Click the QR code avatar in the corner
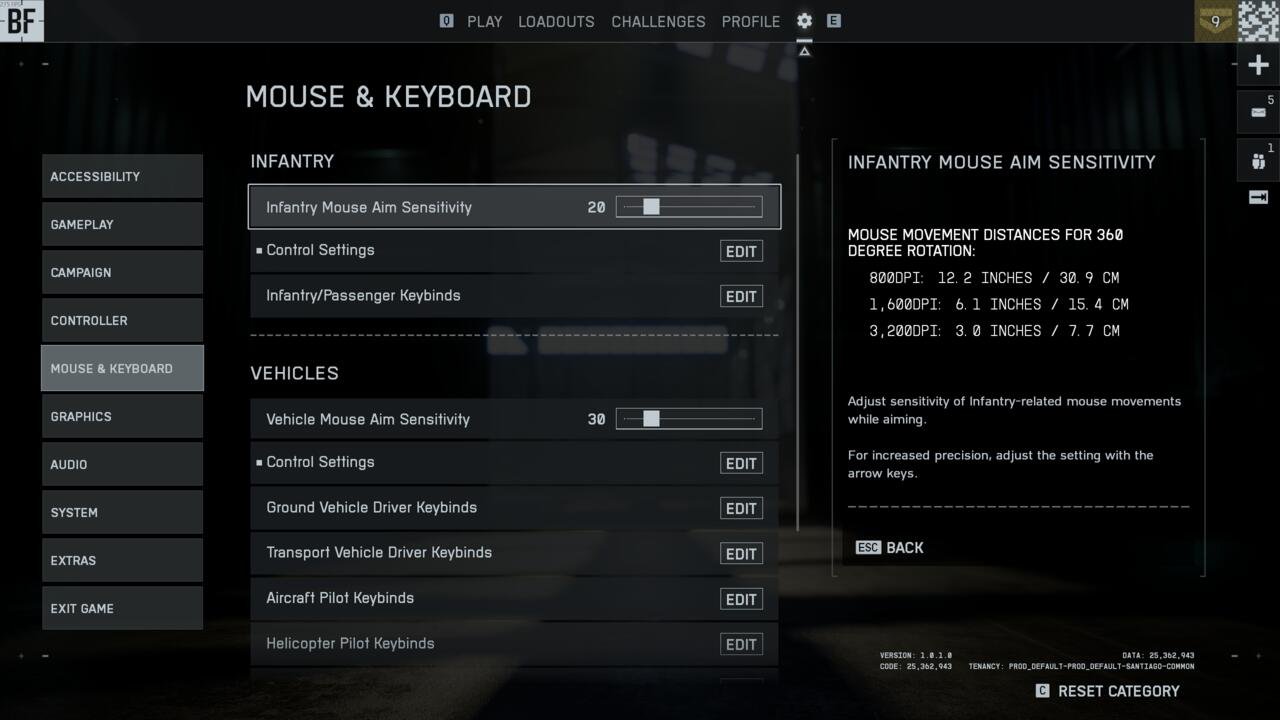 point(1257,21)
